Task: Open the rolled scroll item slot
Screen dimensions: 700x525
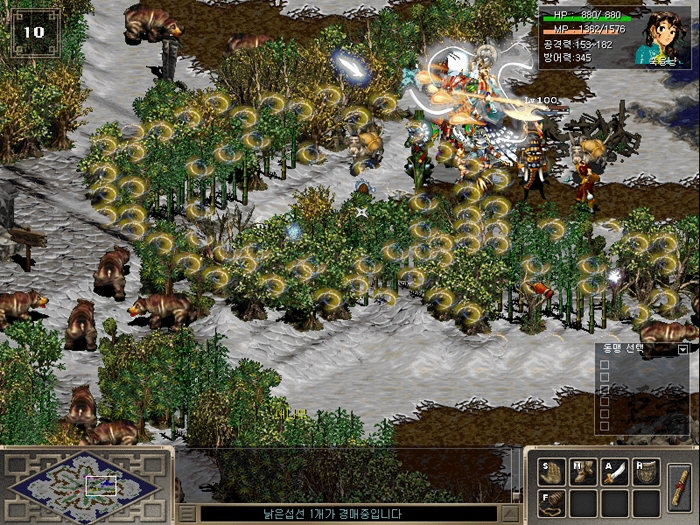Action: coord(680,487)
